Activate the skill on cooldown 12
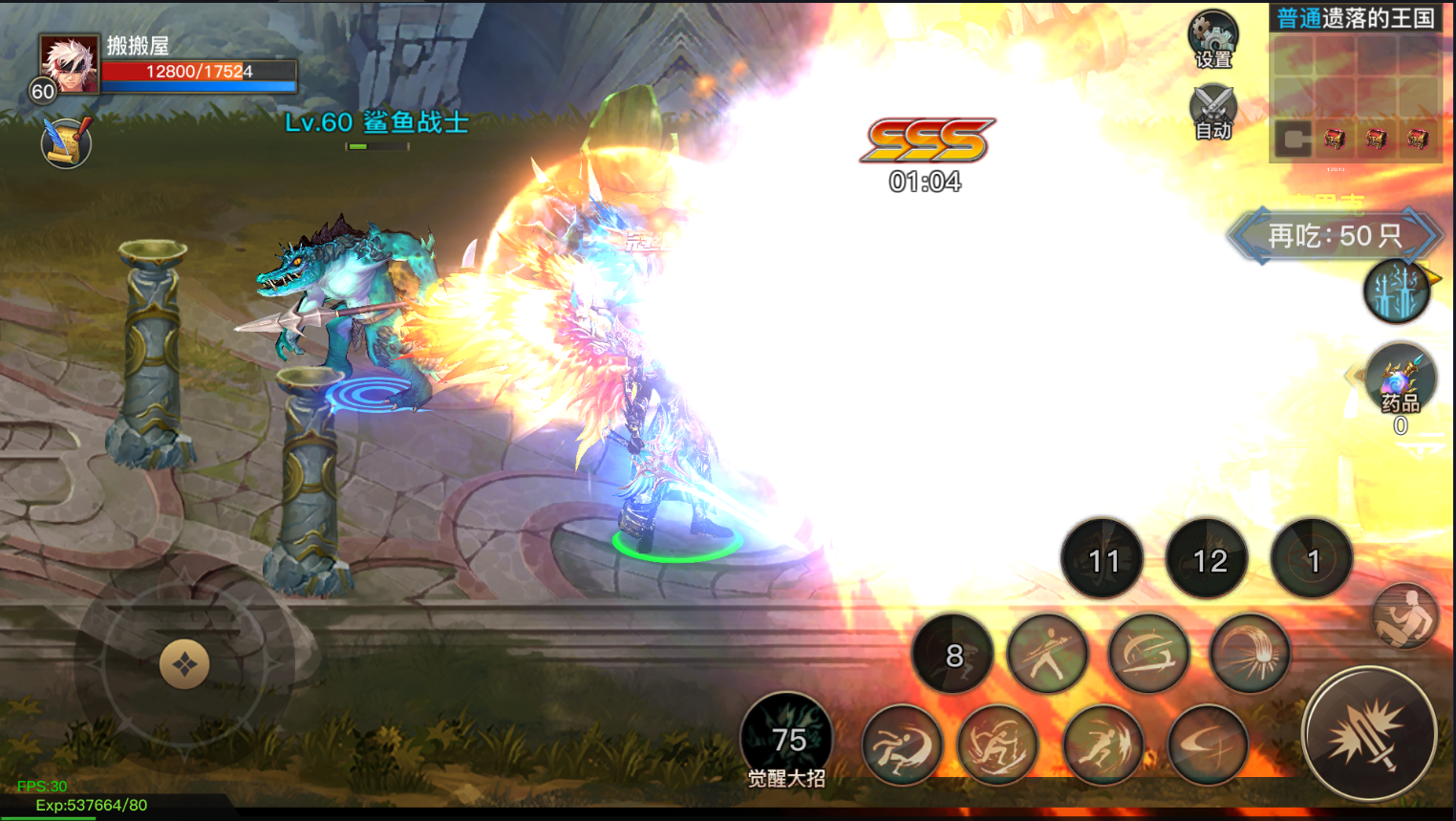This screenshot has height=821, width=1456. click(x=1208, y=559)
